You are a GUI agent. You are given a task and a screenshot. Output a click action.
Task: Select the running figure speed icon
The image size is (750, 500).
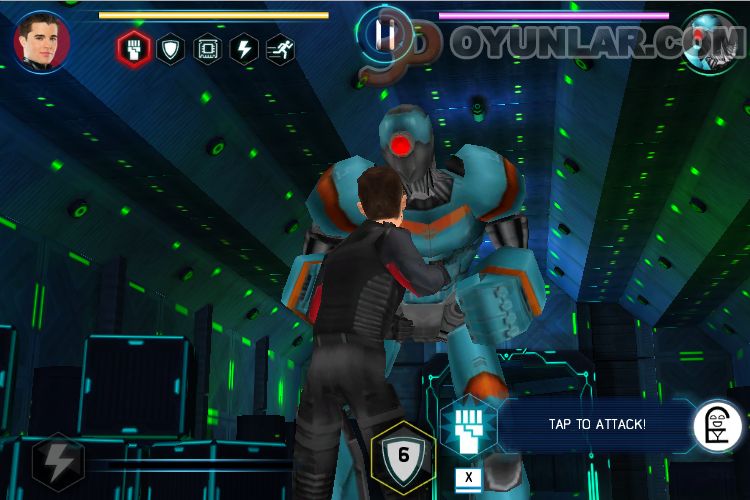click(280, 49)
